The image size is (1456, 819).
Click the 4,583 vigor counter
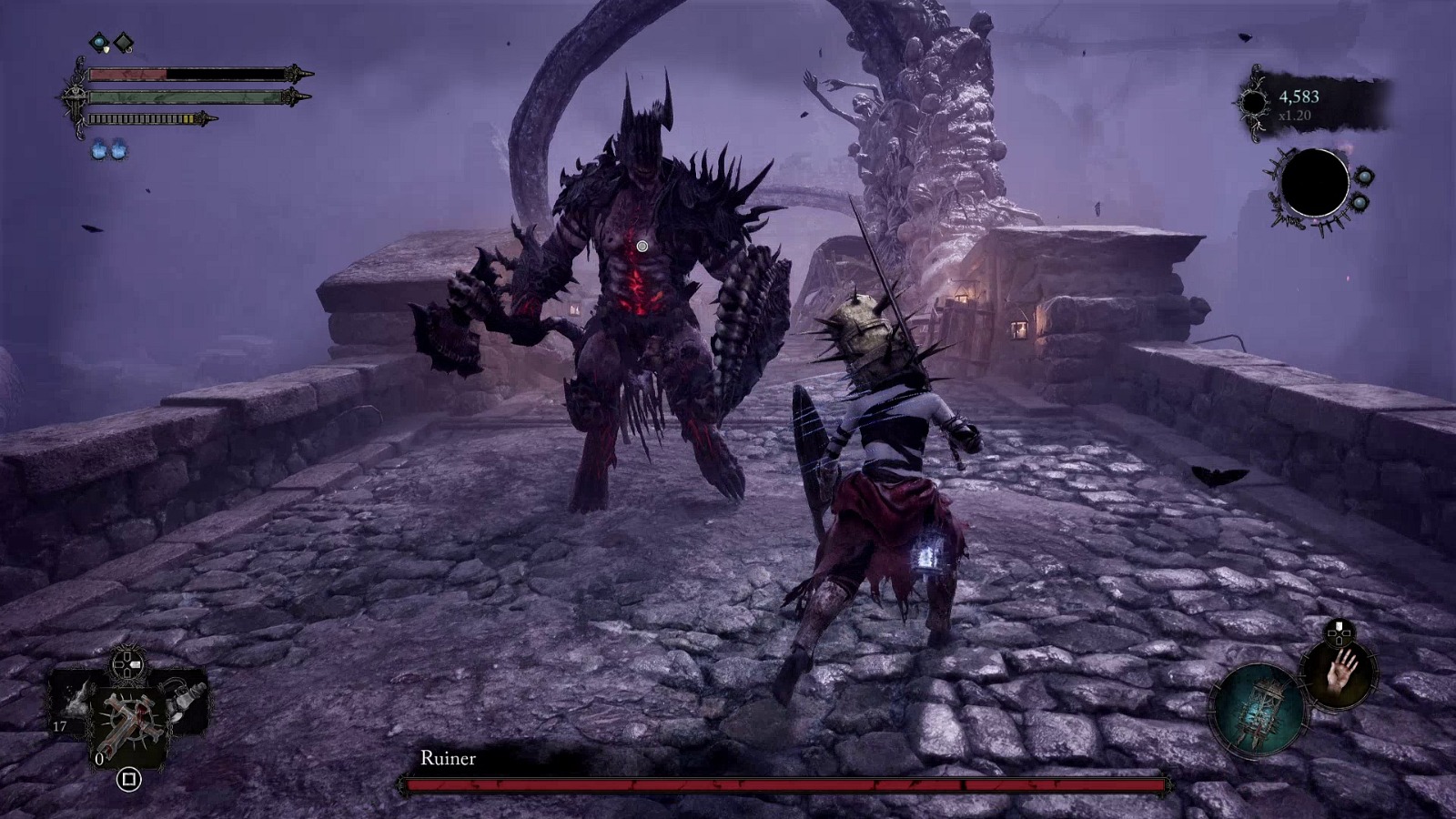1299,96
